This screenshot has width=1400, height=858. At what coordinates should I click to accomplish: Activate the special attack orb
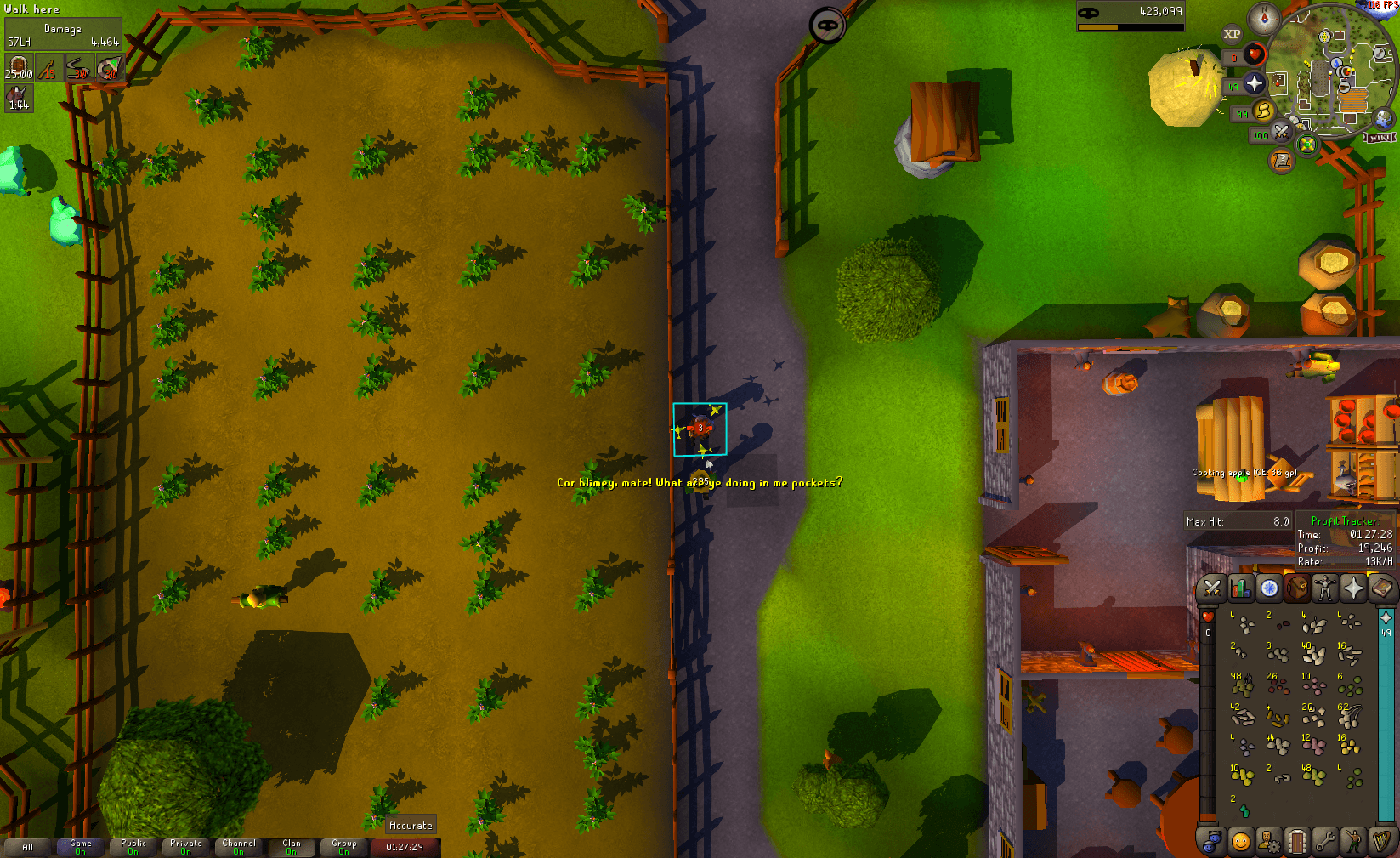click(x=1282, y=134)
